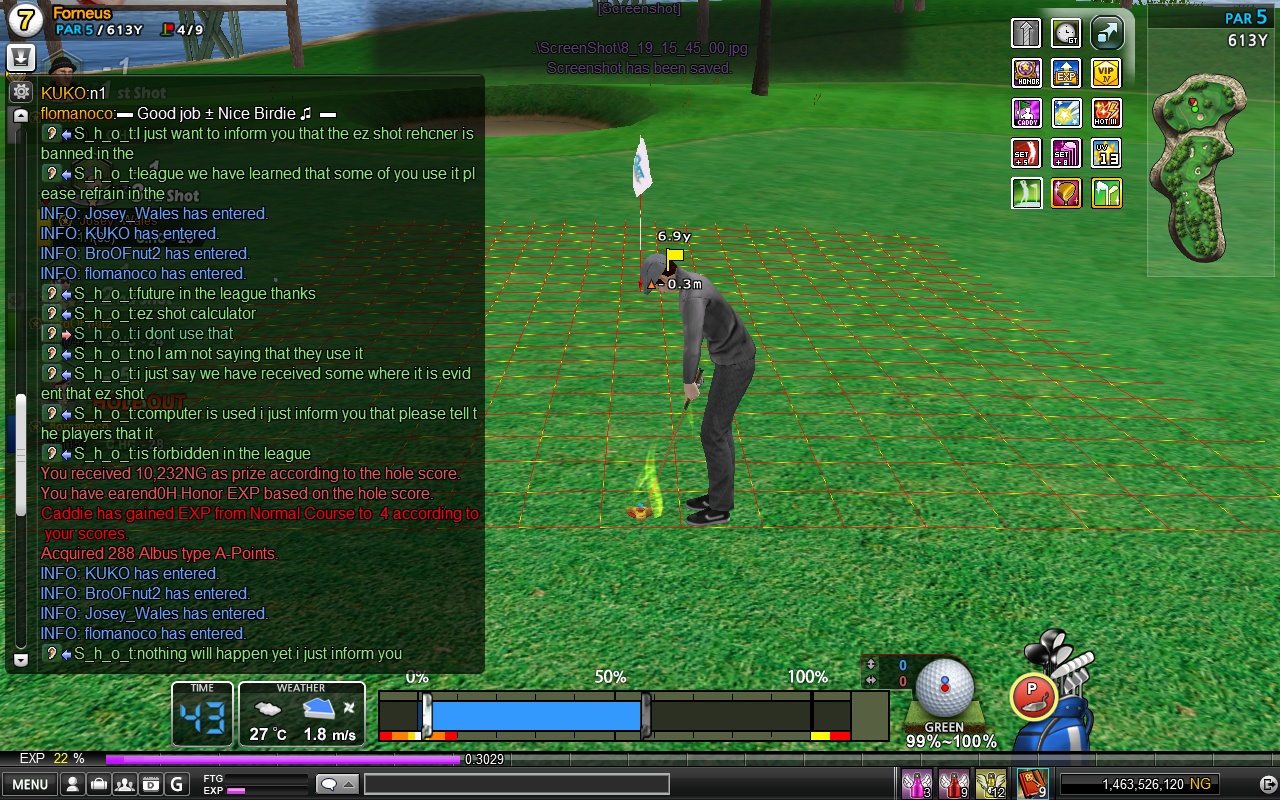
Task: Select the yellow winged potion item
Action: pyautogui.click(x=991, y=784)
